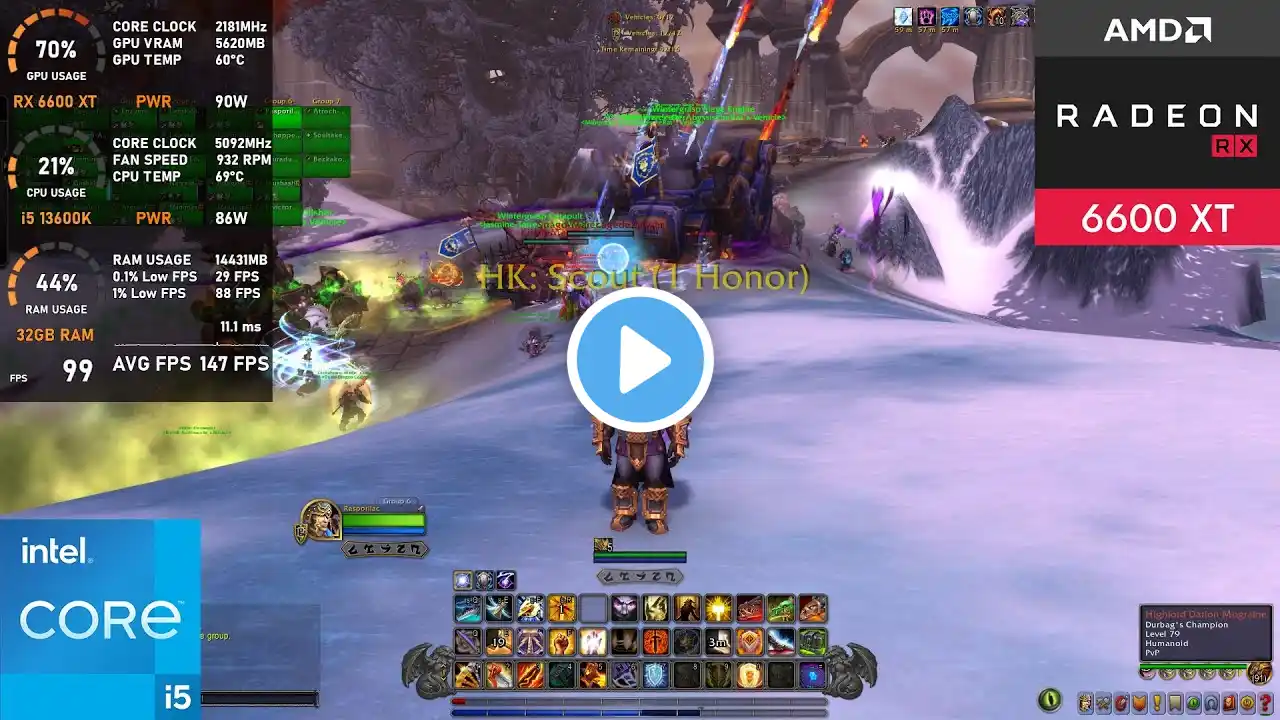This screenshot has height=720, width=1280.
Task: Select the white orb stance button
Action: 463,580
